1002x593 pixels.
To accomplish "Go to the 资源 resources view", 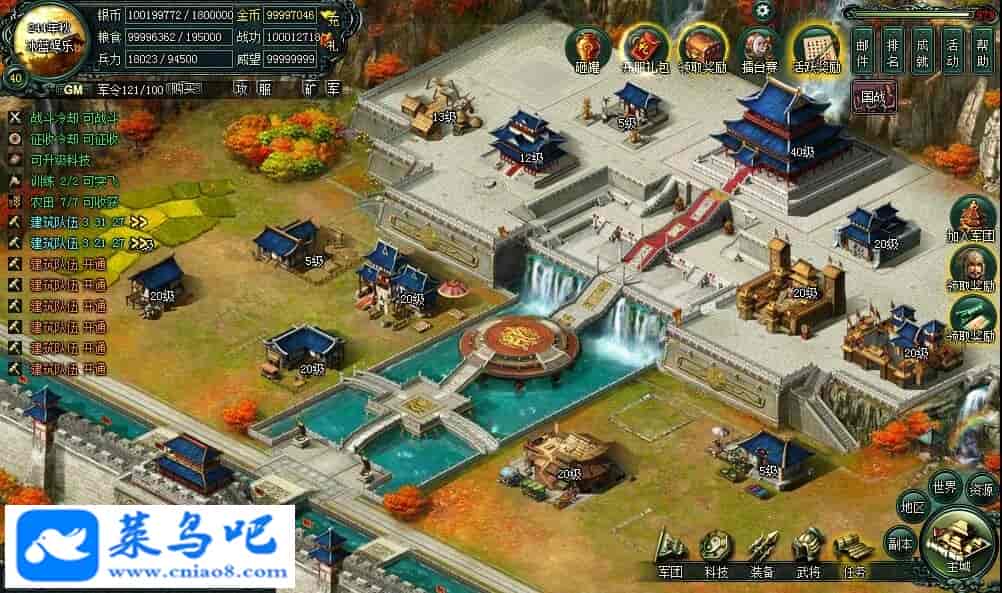I will coord(982,489).
